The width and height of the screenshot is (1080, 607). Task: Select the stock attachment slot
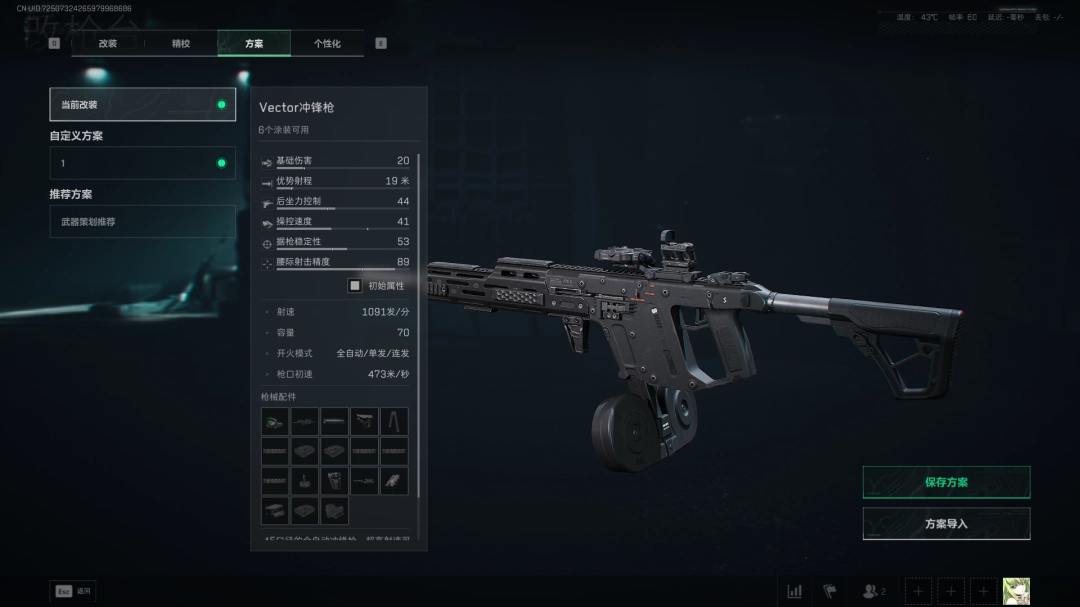click(x=364, y=421)
